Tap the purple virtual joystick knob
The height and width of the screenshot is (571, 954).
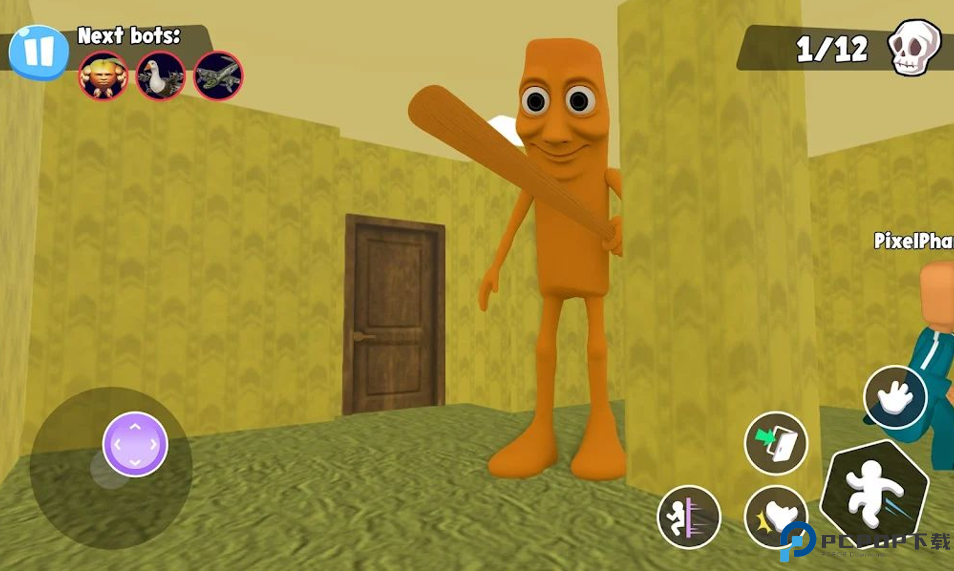coord(135,444)
